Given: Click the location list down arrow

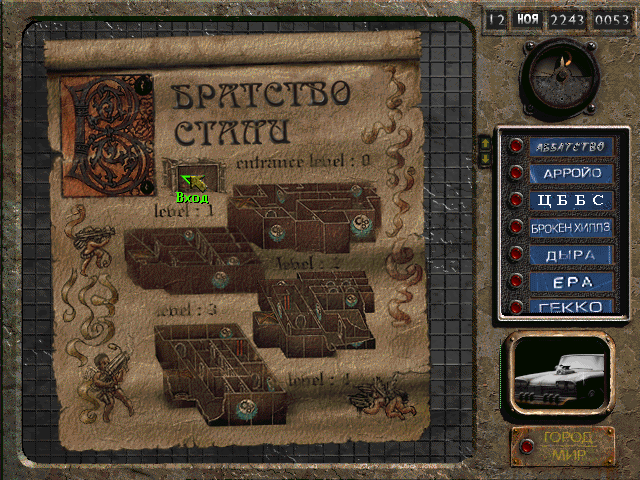Looking at the screenshot, I should 487,157.
